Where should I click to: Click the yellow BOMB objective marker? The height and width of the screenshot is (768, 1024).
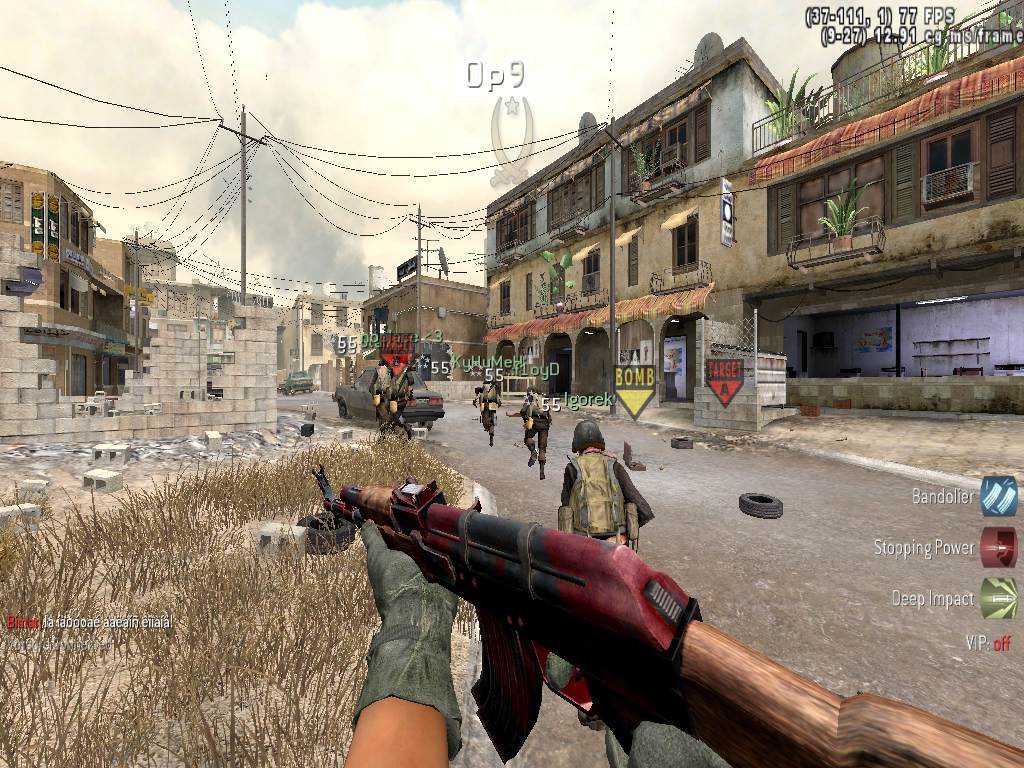pyautogui.click(x=634, y=388)
